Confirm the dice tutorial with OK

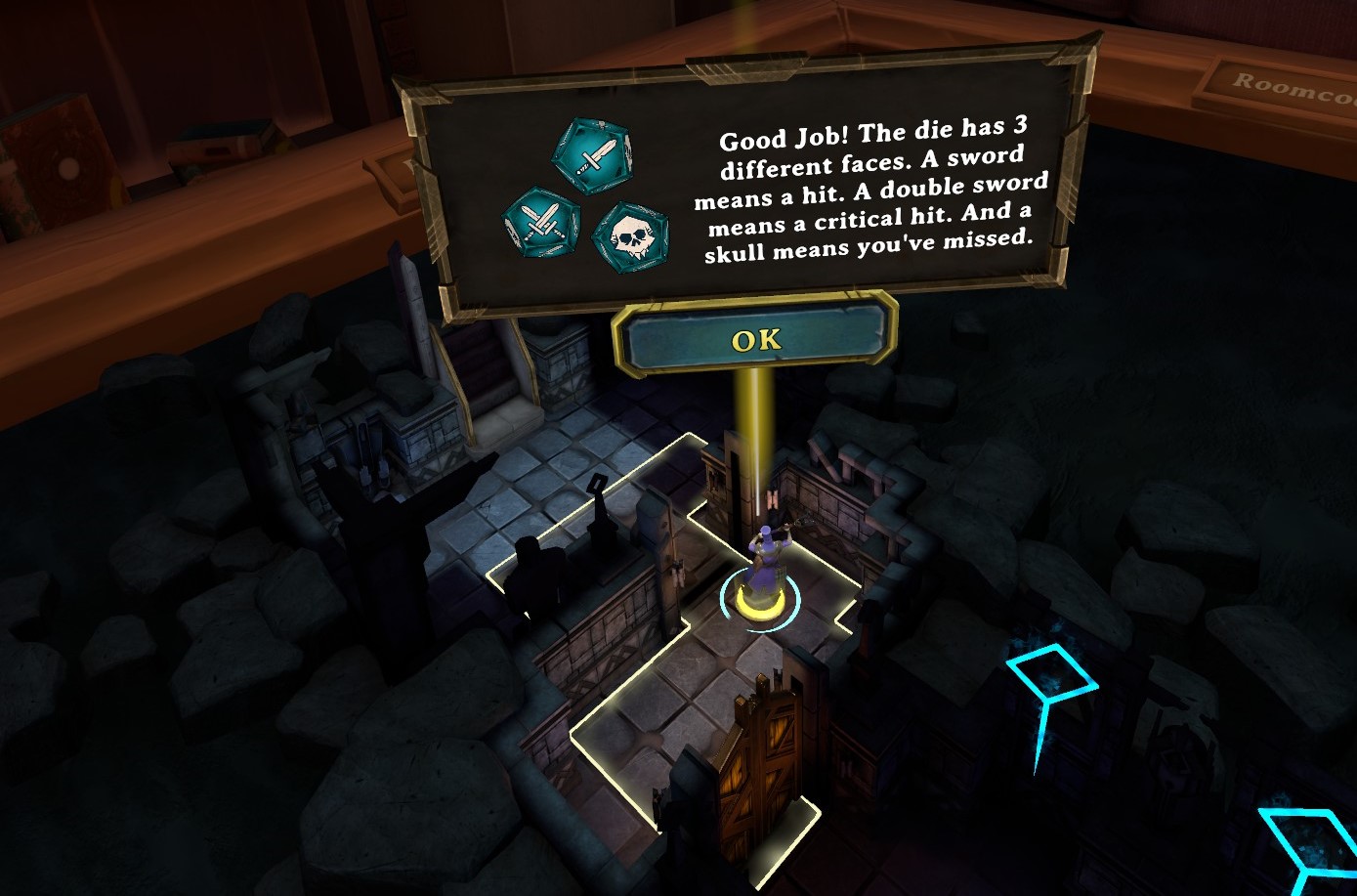point(756,339)
